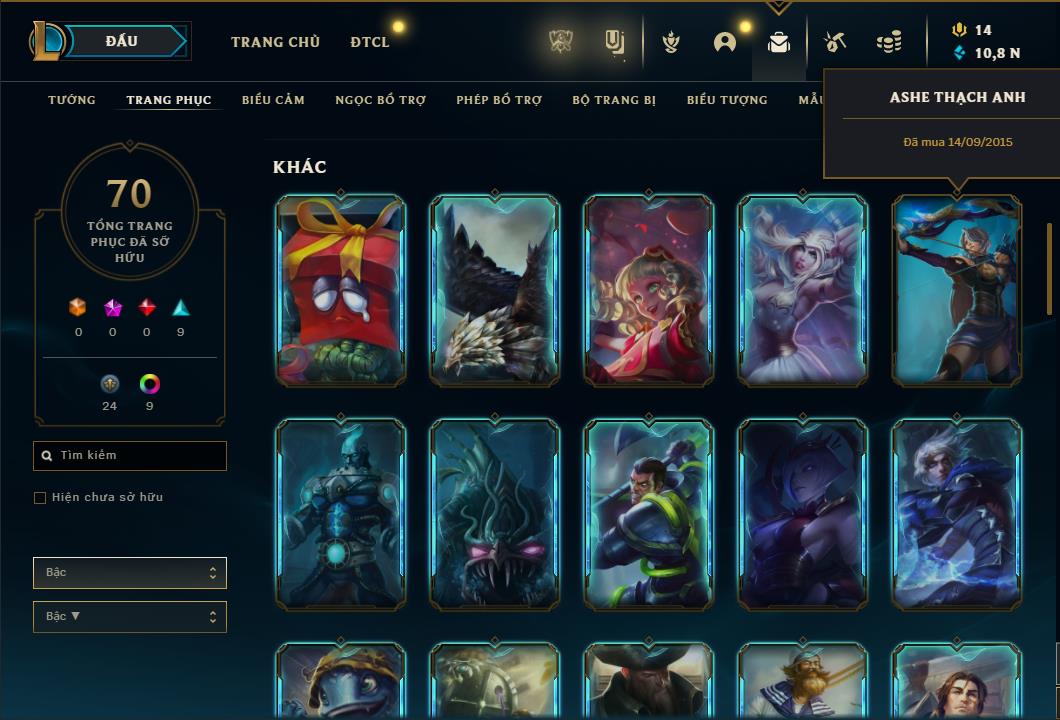The image size is (1060, 720).
Task: Click the Tìm kiếm search field
Action: click(x=130, y=456)
